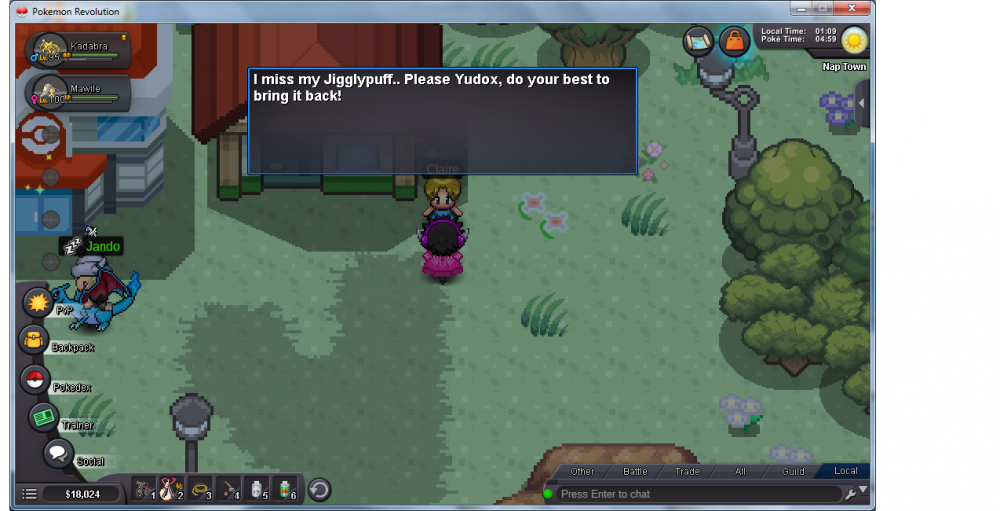Open chat settings wrench icon

(x=850, y=494)
